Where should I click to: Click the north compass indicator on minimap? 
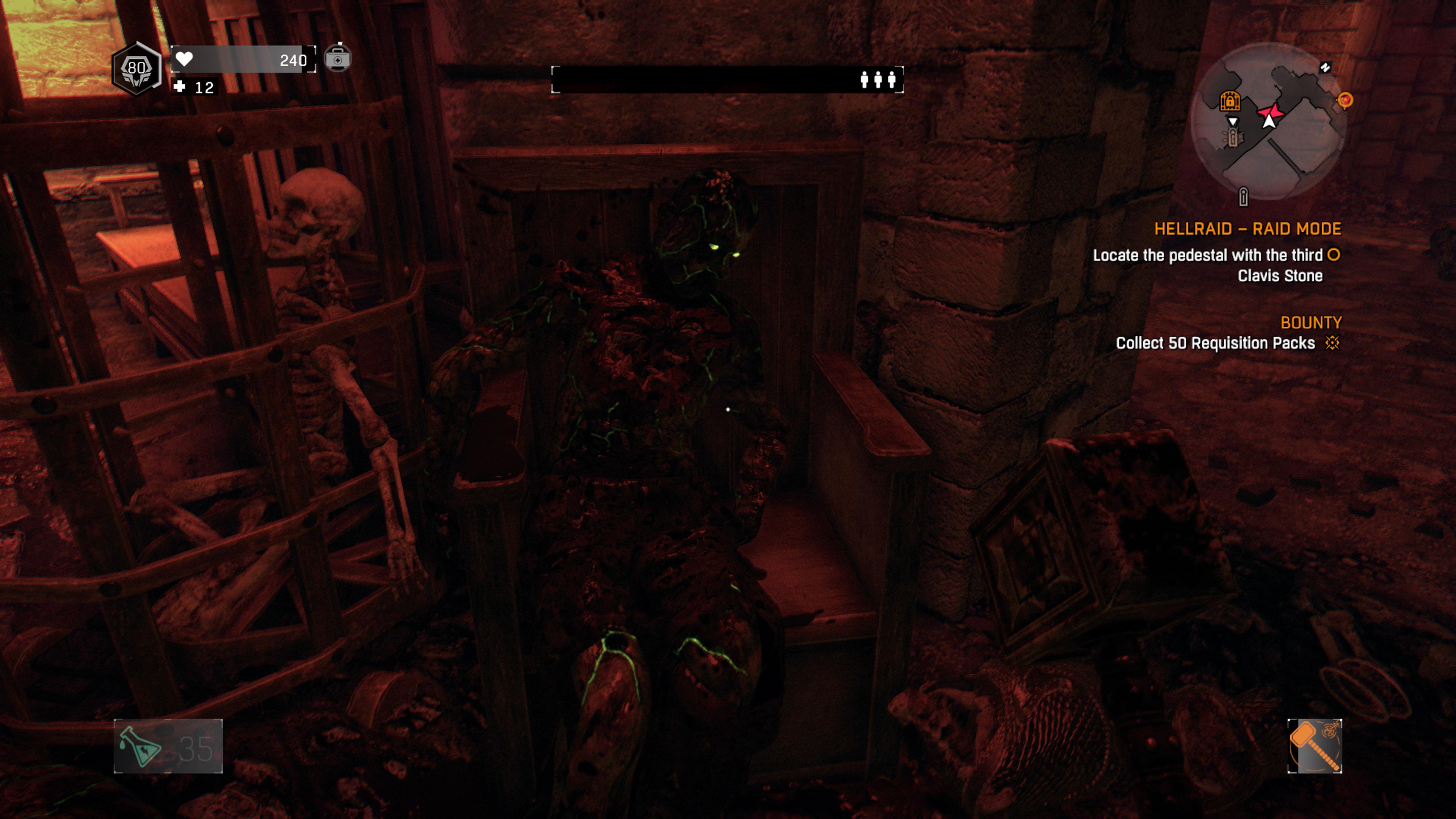[1326, 67]
